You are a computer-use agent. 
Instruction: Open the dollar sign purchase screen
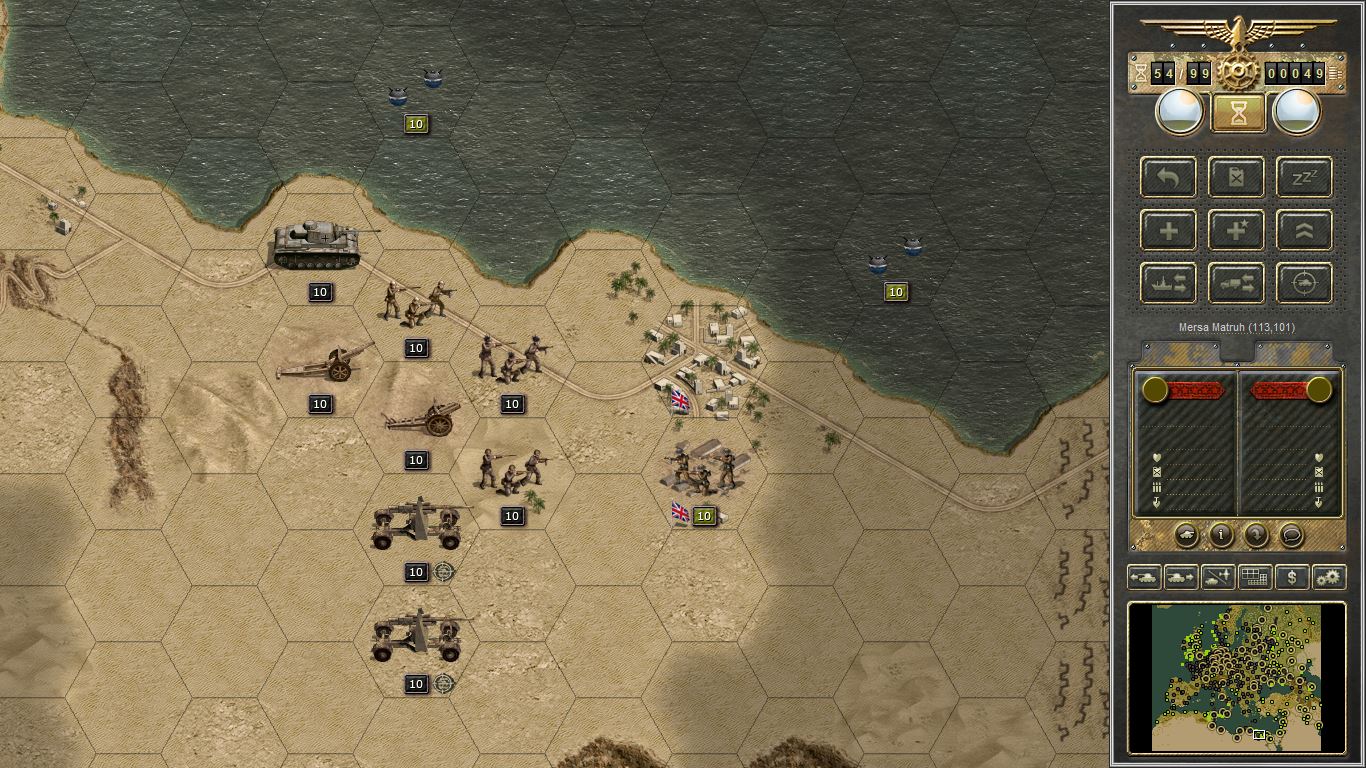click(1292, 577)
